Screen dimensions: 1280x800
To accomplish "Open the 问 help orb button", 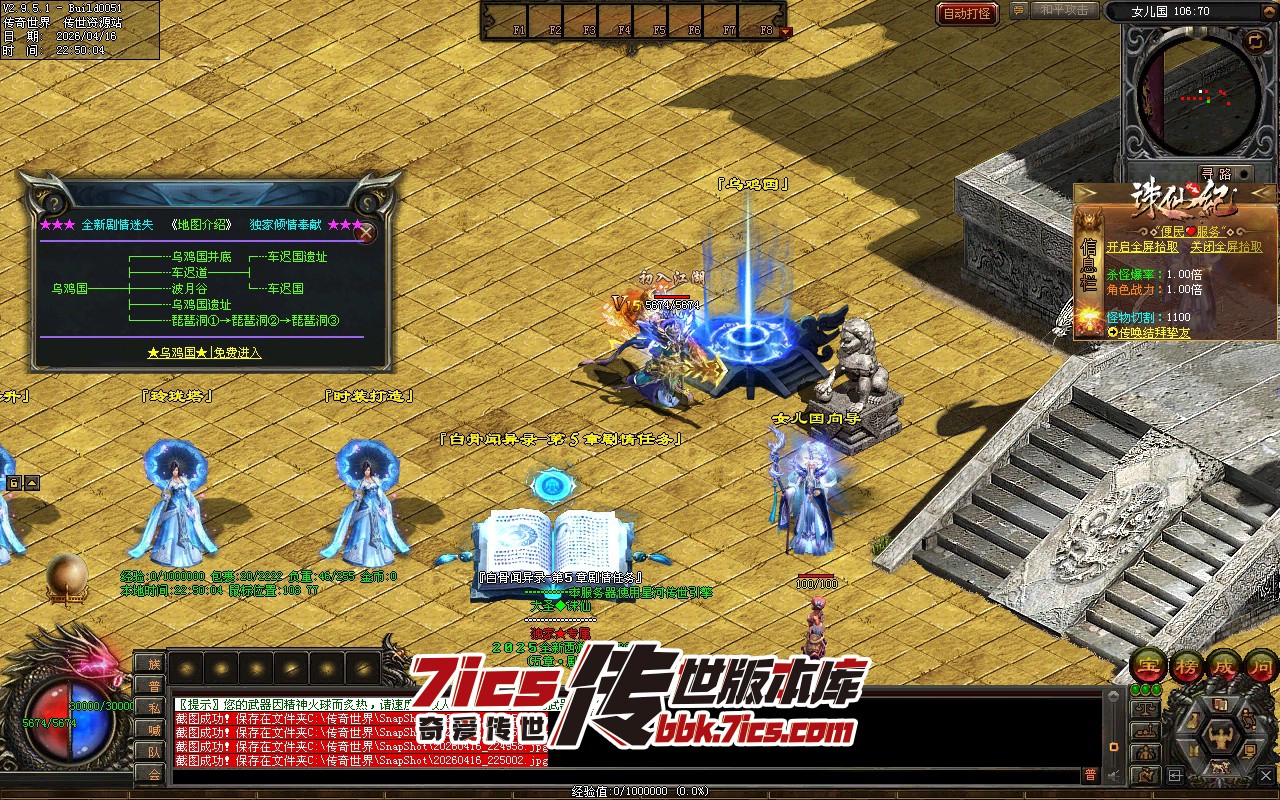I will tap(1262, 666).
